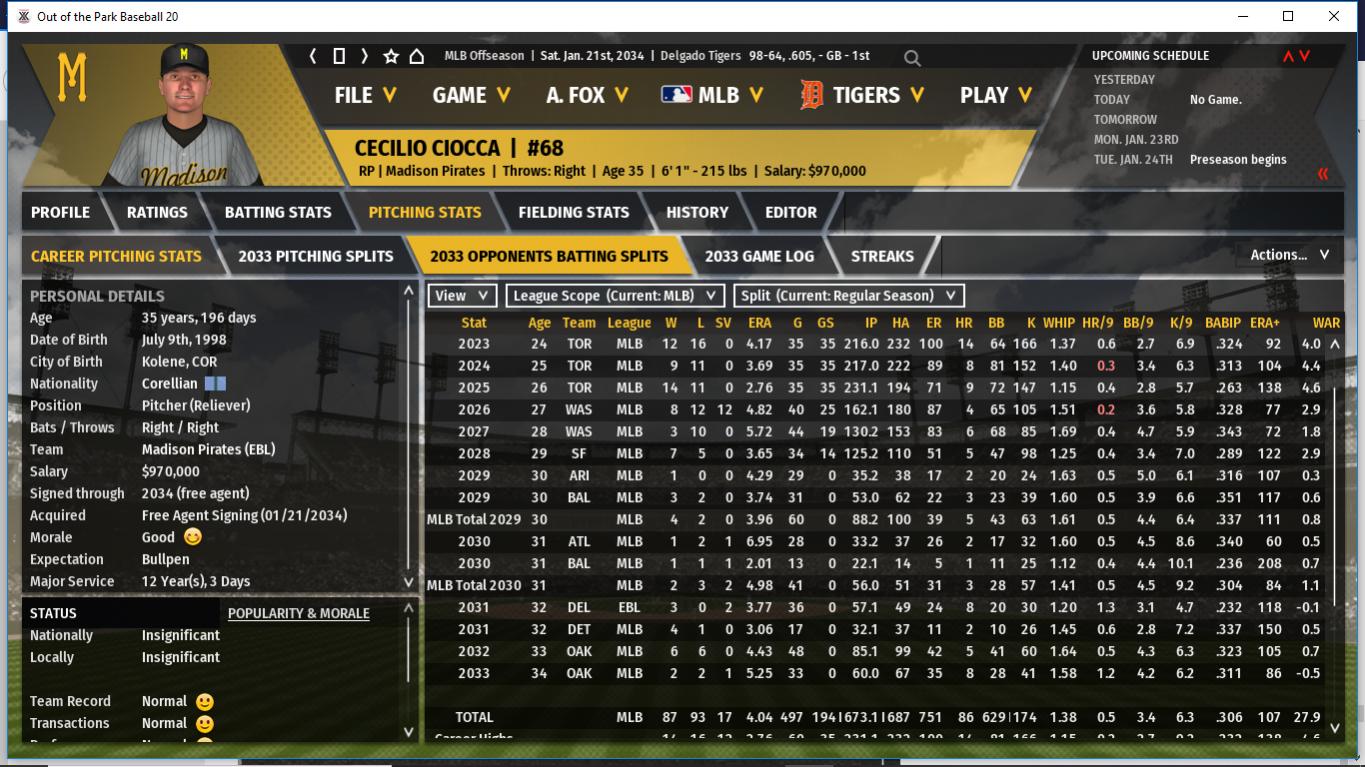This screenshot has height=767, width=1365.
Task: Click the magnifying glass search icon
Action: (x=912, y=58)
